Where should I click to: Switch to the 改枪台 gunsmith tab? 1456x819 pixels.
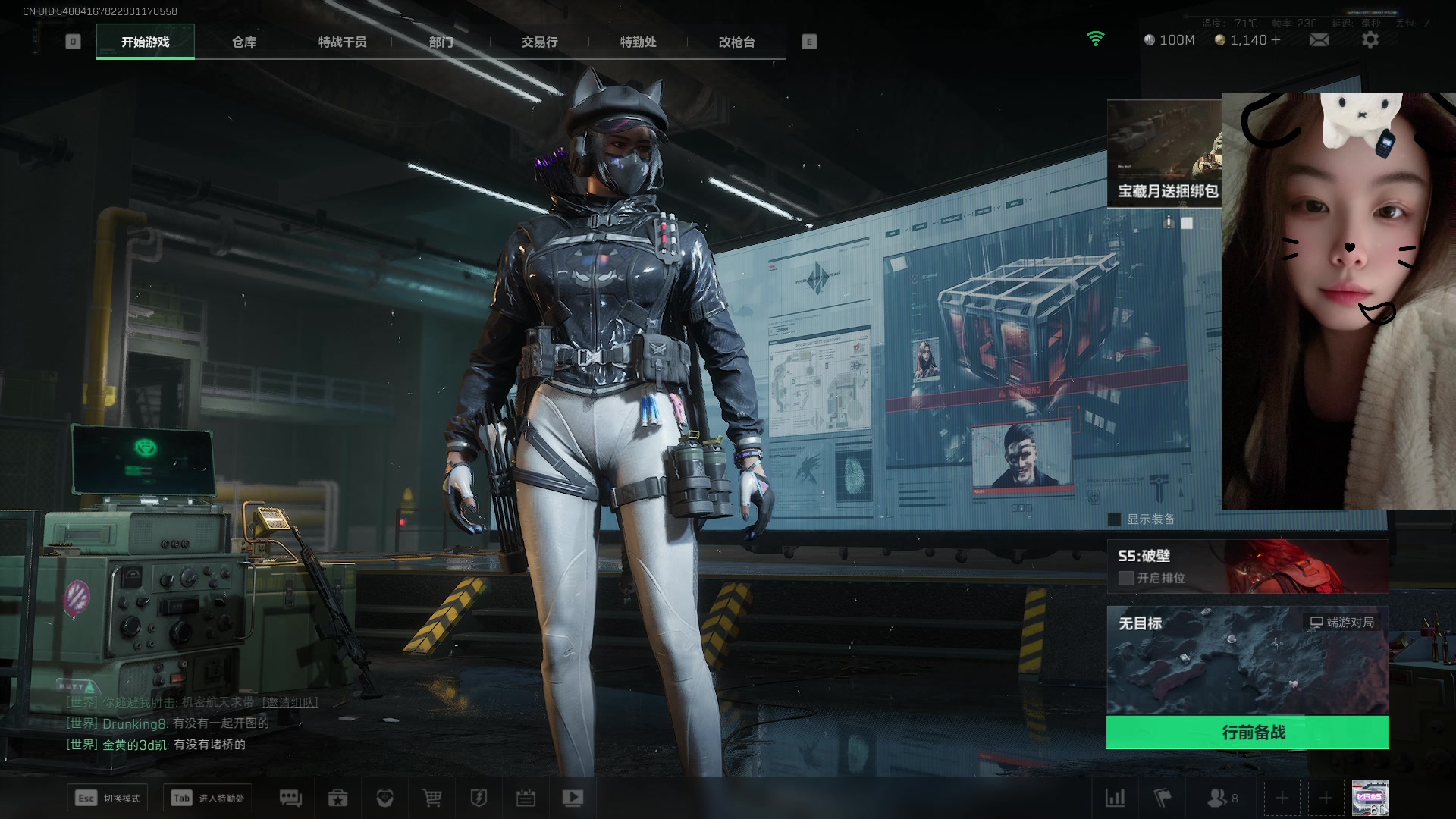tap(736, 42)
